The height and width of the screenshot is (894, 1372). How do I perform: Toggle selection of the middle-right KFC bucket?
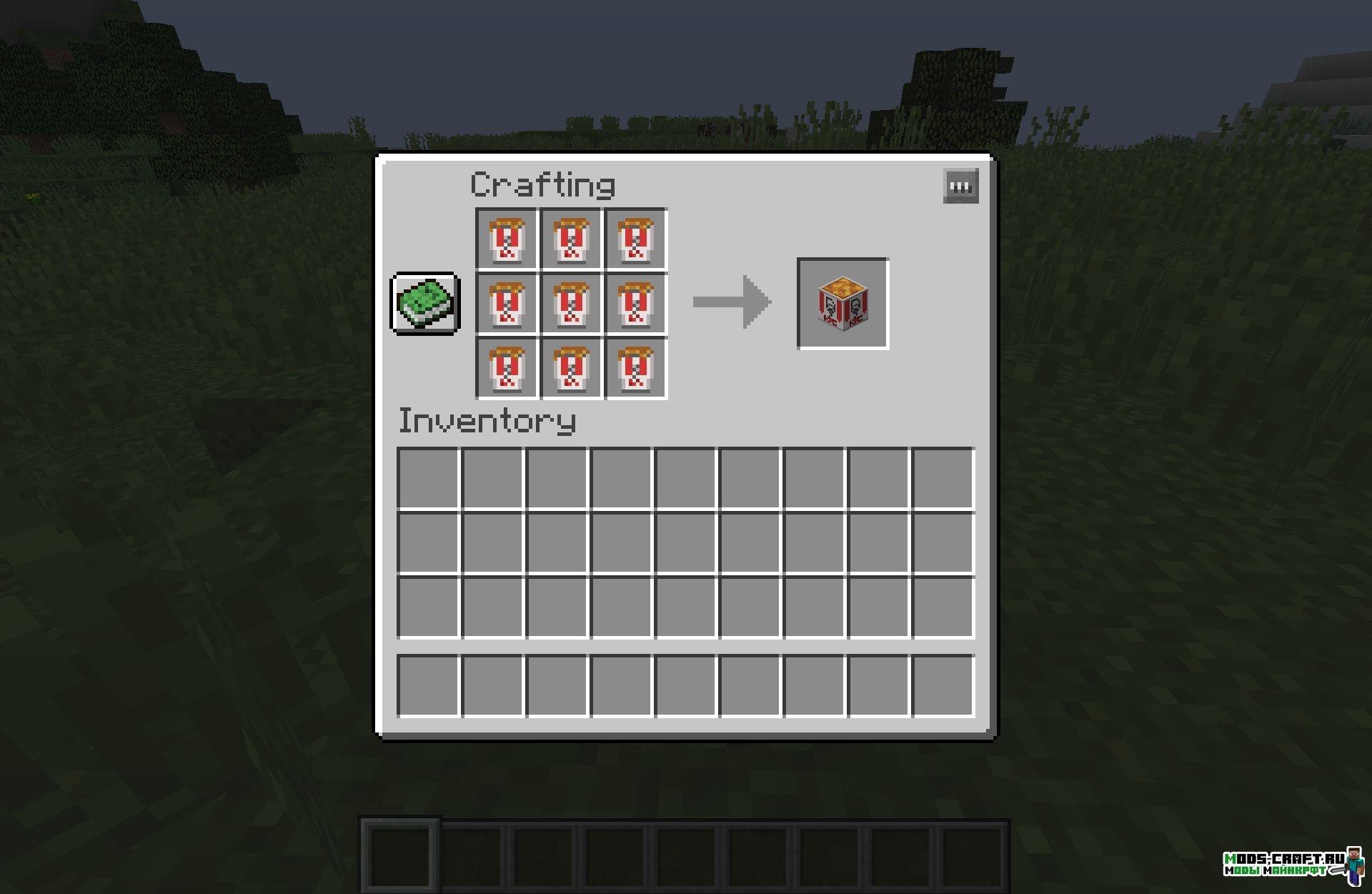(x=635, y=304)
